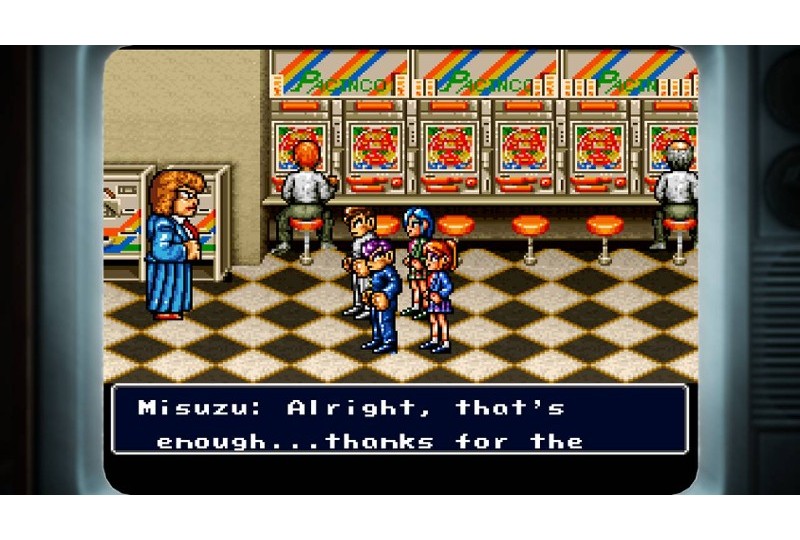Advance Misuzu's dialogue text box
The height and width of the screenshot is (540, 800).
click(399, 420)
